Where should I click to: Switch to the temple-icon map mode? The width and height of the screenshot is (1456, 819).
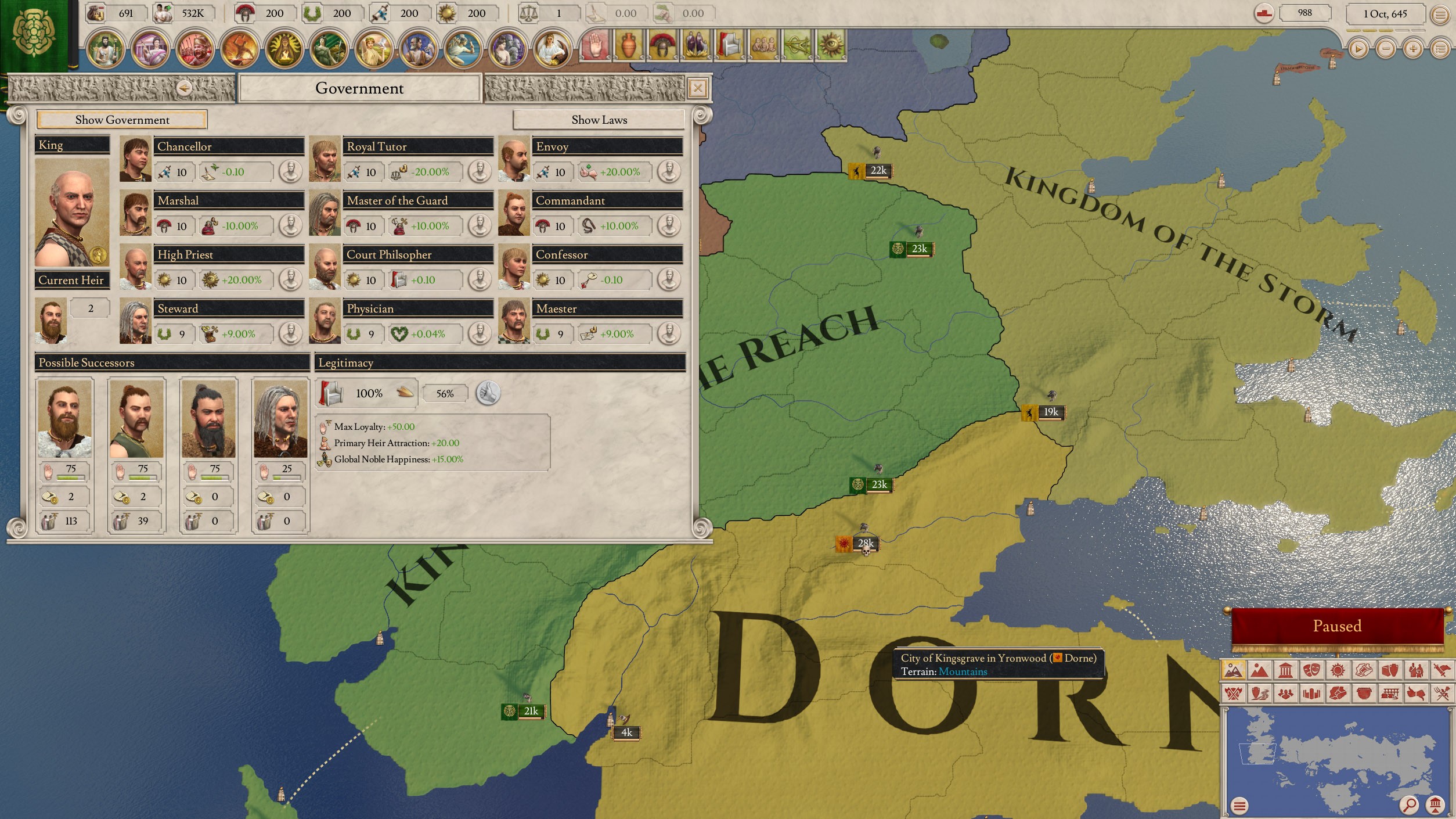click(x=1285, y=671)
